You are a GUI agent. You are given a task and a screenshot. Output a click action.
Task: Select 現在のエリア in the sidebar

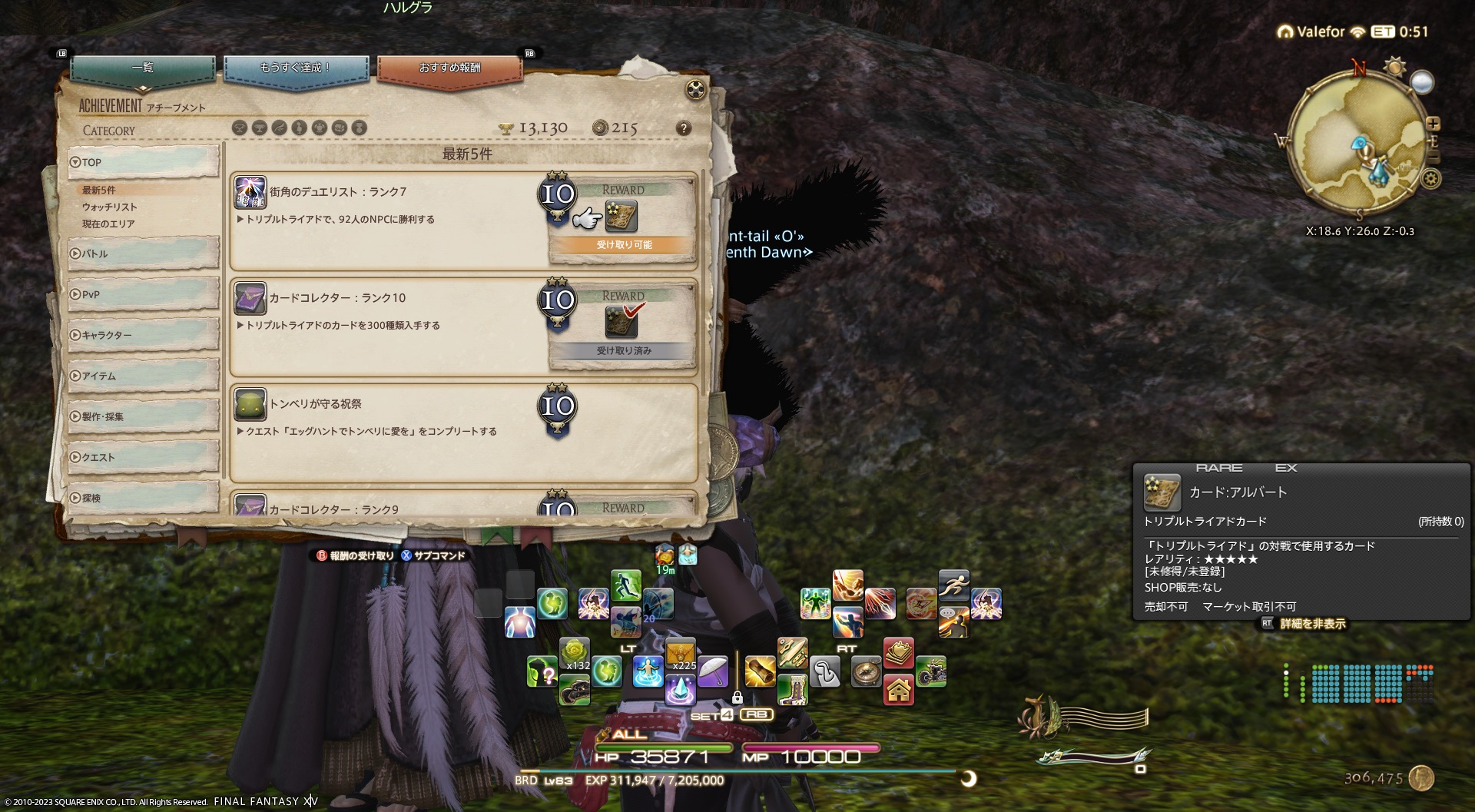(x=108, y=224)
